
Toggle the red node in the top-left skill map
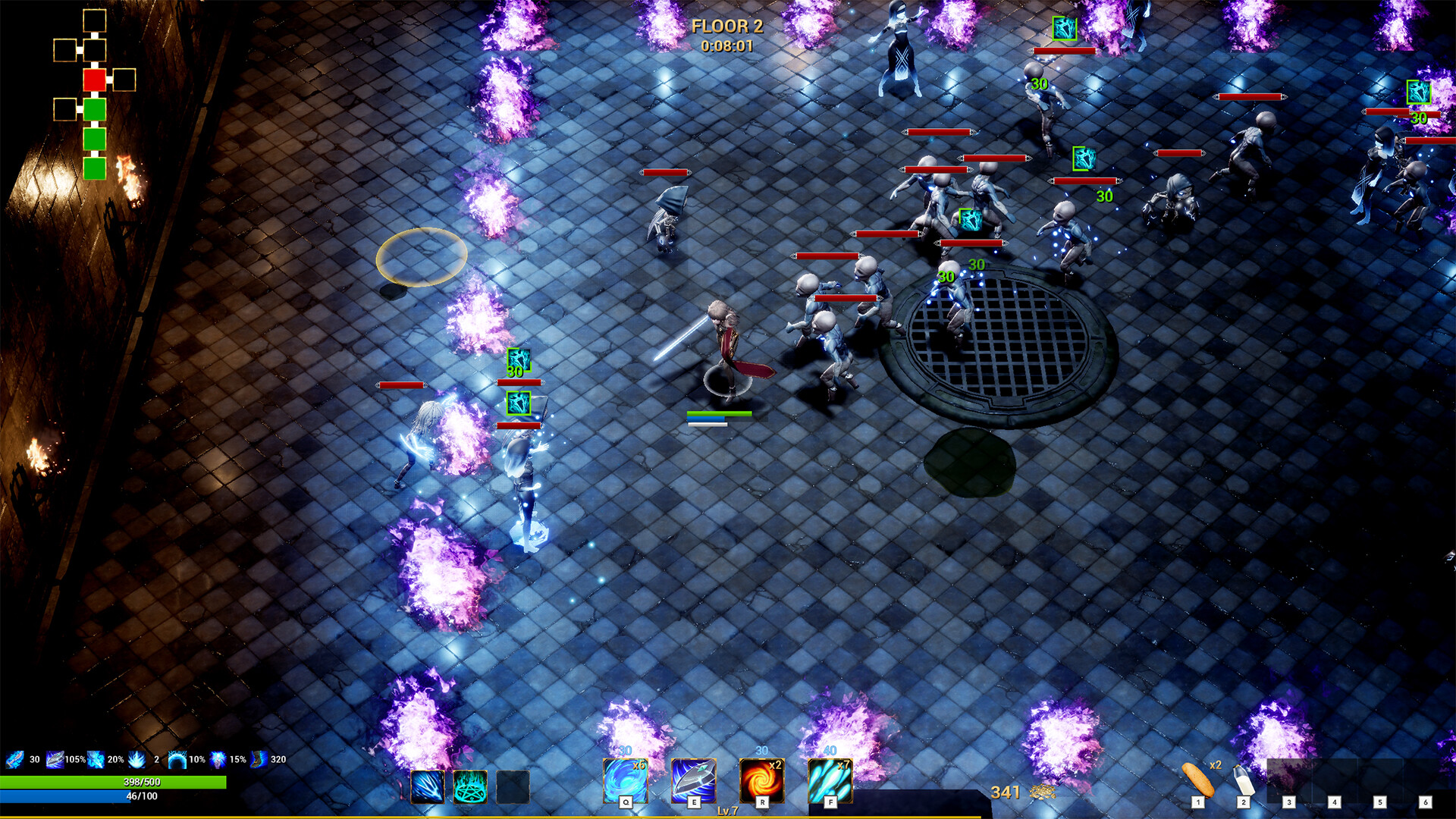pyautogui.click(x=95, y=80)
